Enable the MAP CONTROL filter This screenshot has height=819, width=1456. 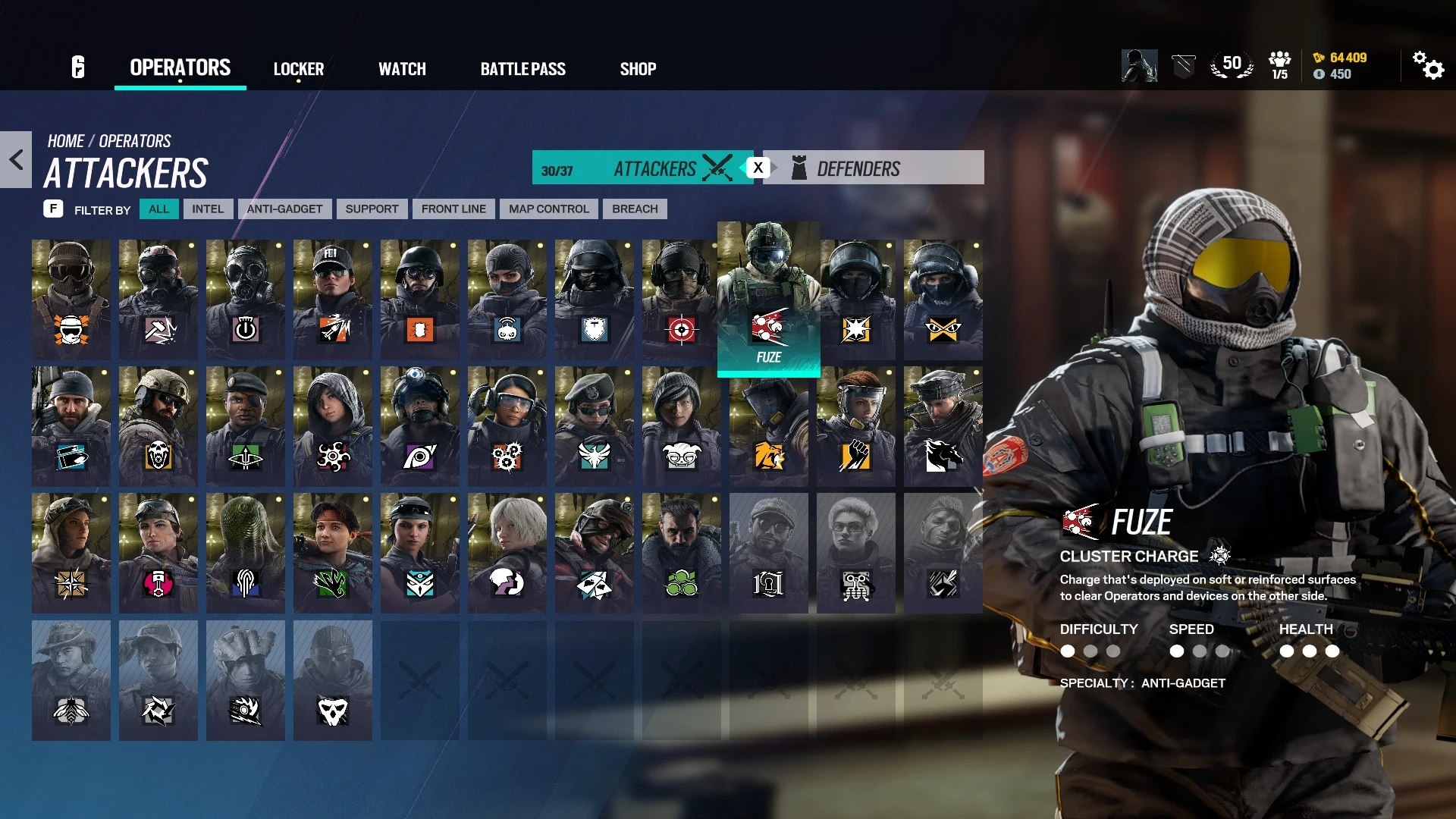[x=548, y=209]
